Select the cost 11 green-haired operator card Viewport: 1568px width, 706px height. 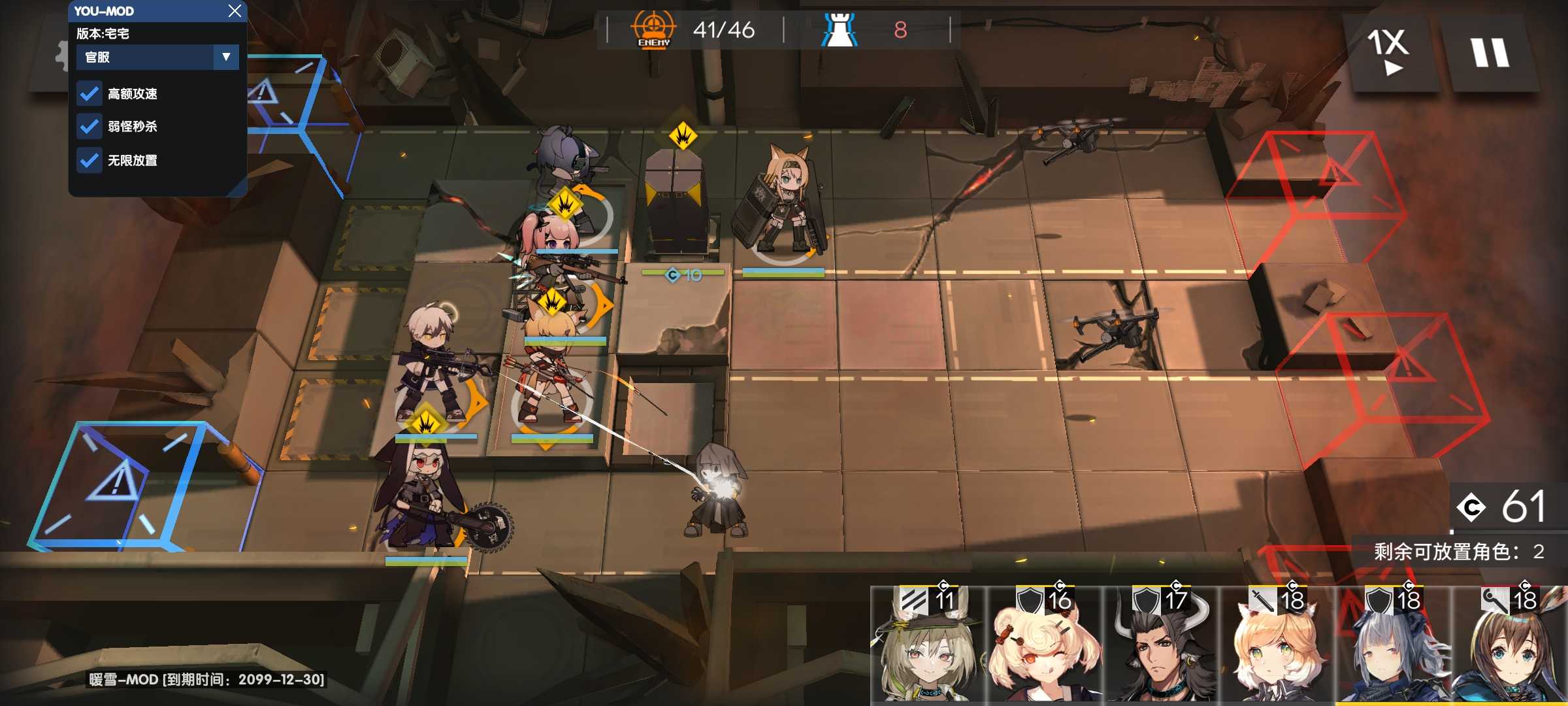pyautogui.click(x=928, y=644)
